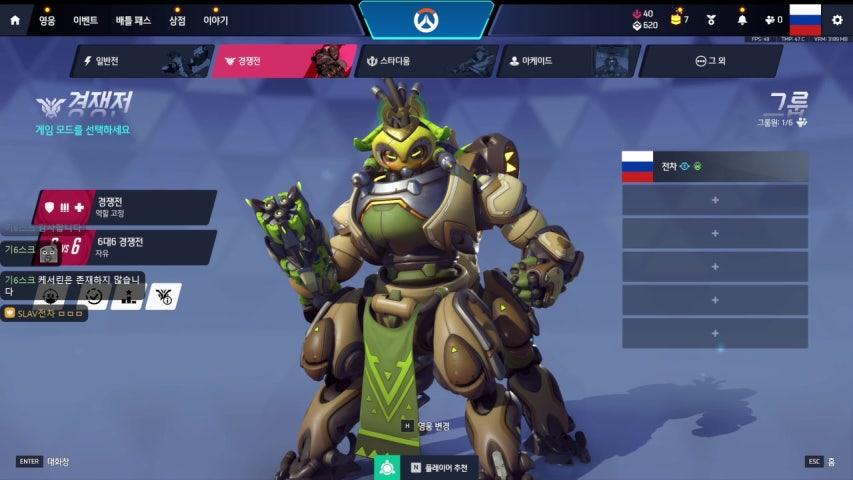Open the competitive rank info icon
853x480 pixels.
click(163, 296)
